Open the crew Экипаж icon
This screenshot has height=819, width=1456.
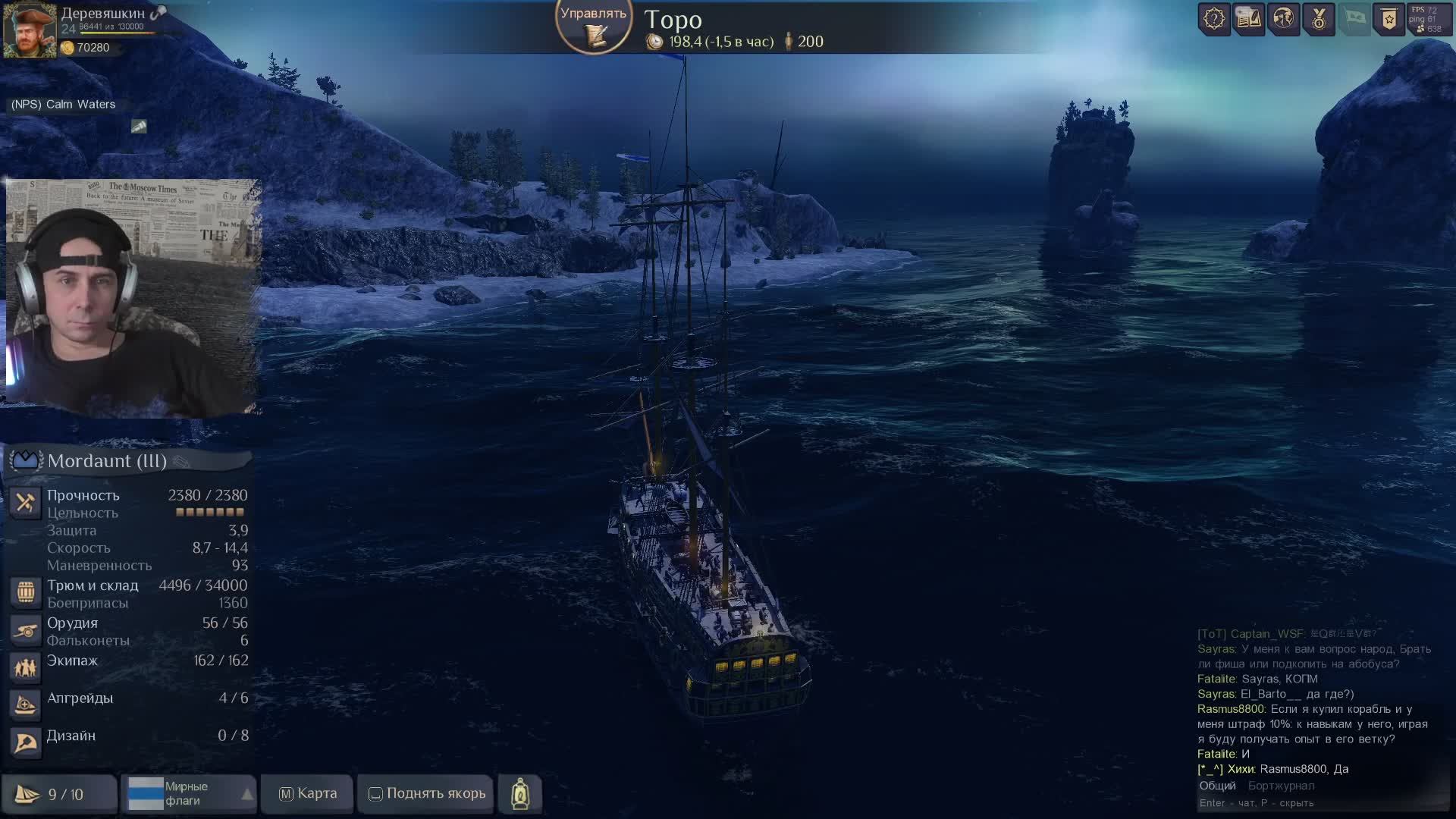(x=25, y=667)
